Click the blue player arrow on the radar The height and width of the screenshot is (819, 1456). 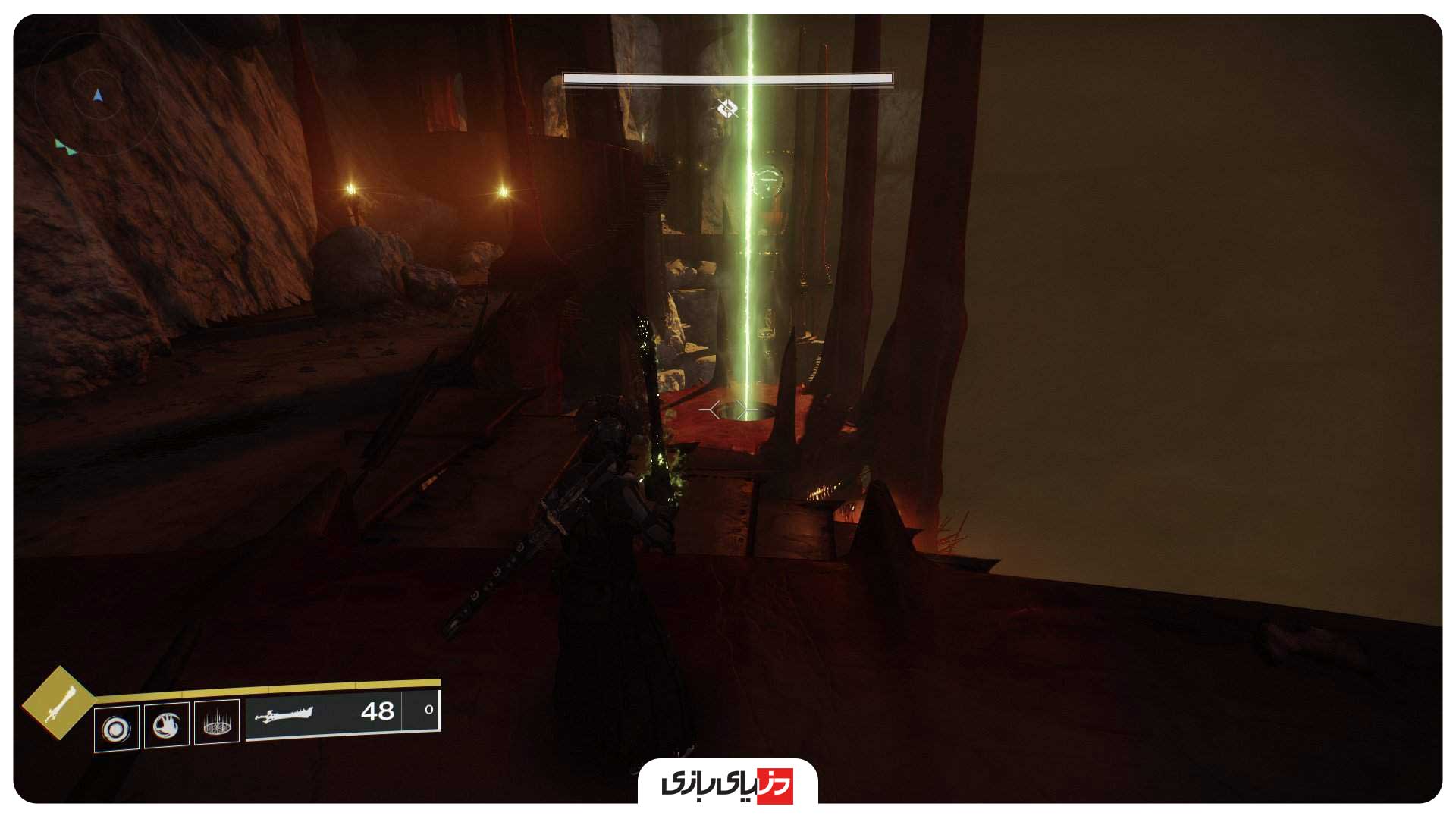point(97,96)
